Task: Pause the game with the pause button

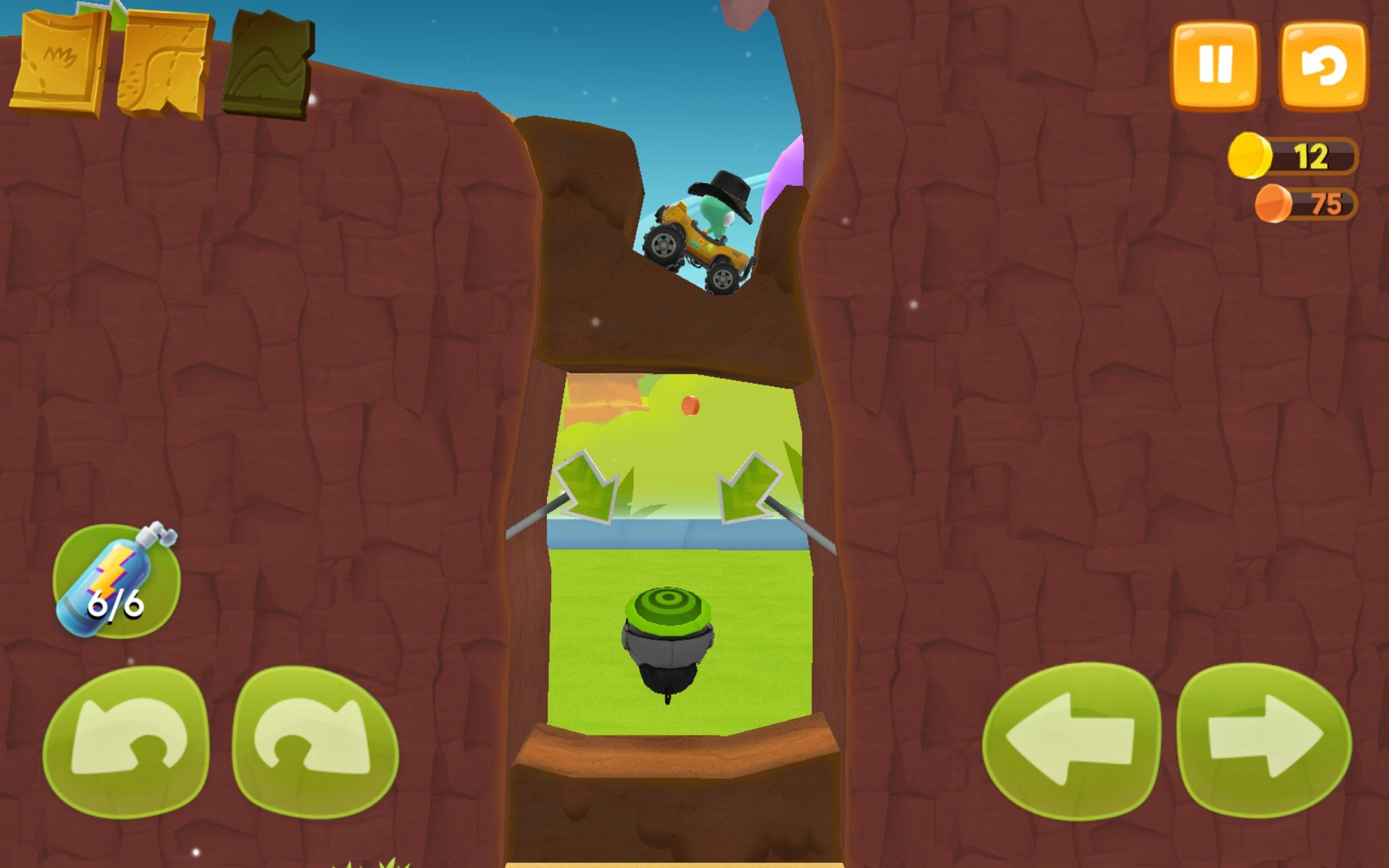Action: [x=1215, y=65]
